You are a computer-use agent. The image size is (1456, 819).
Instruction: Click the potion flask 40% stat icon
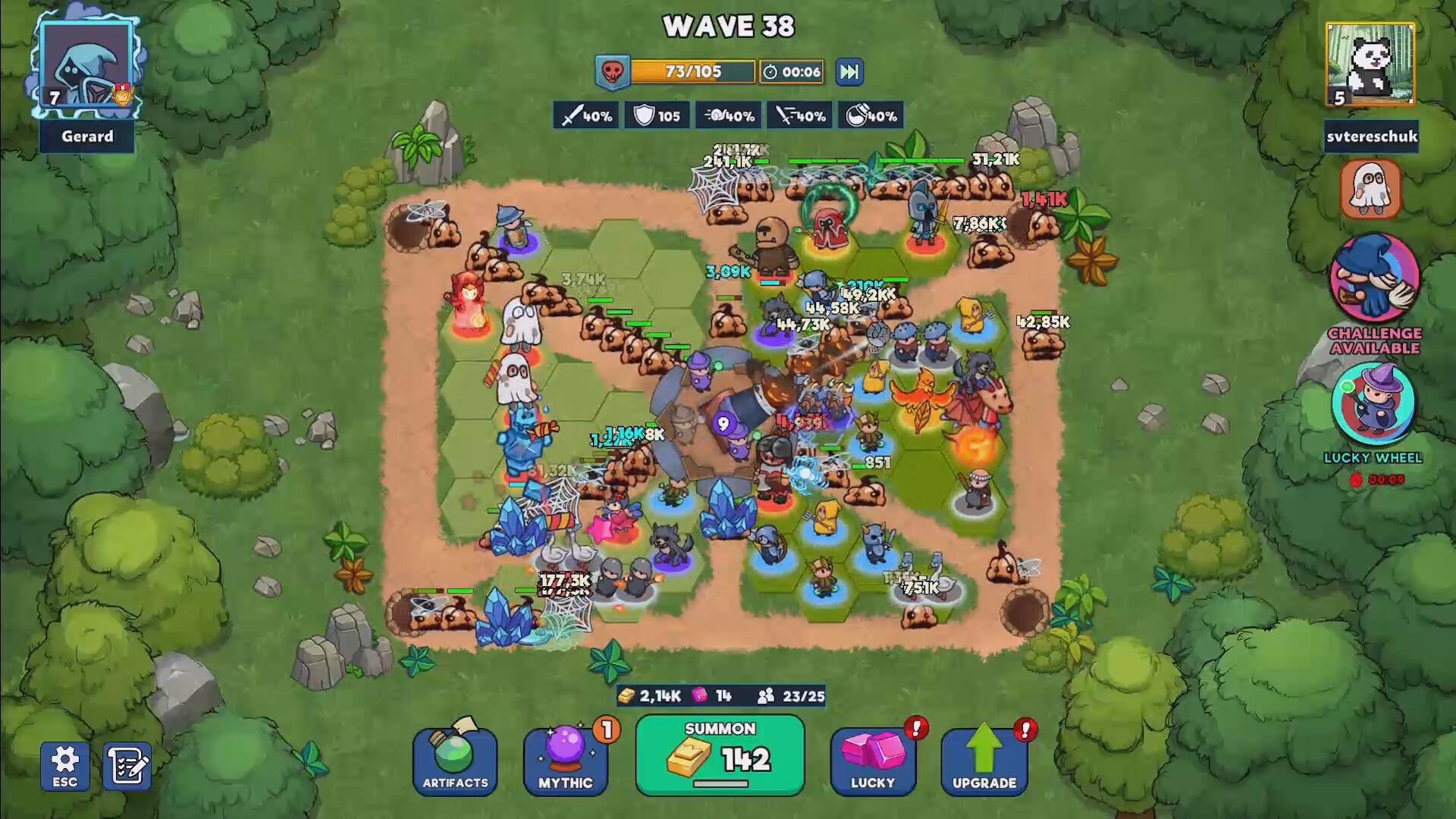870,115
